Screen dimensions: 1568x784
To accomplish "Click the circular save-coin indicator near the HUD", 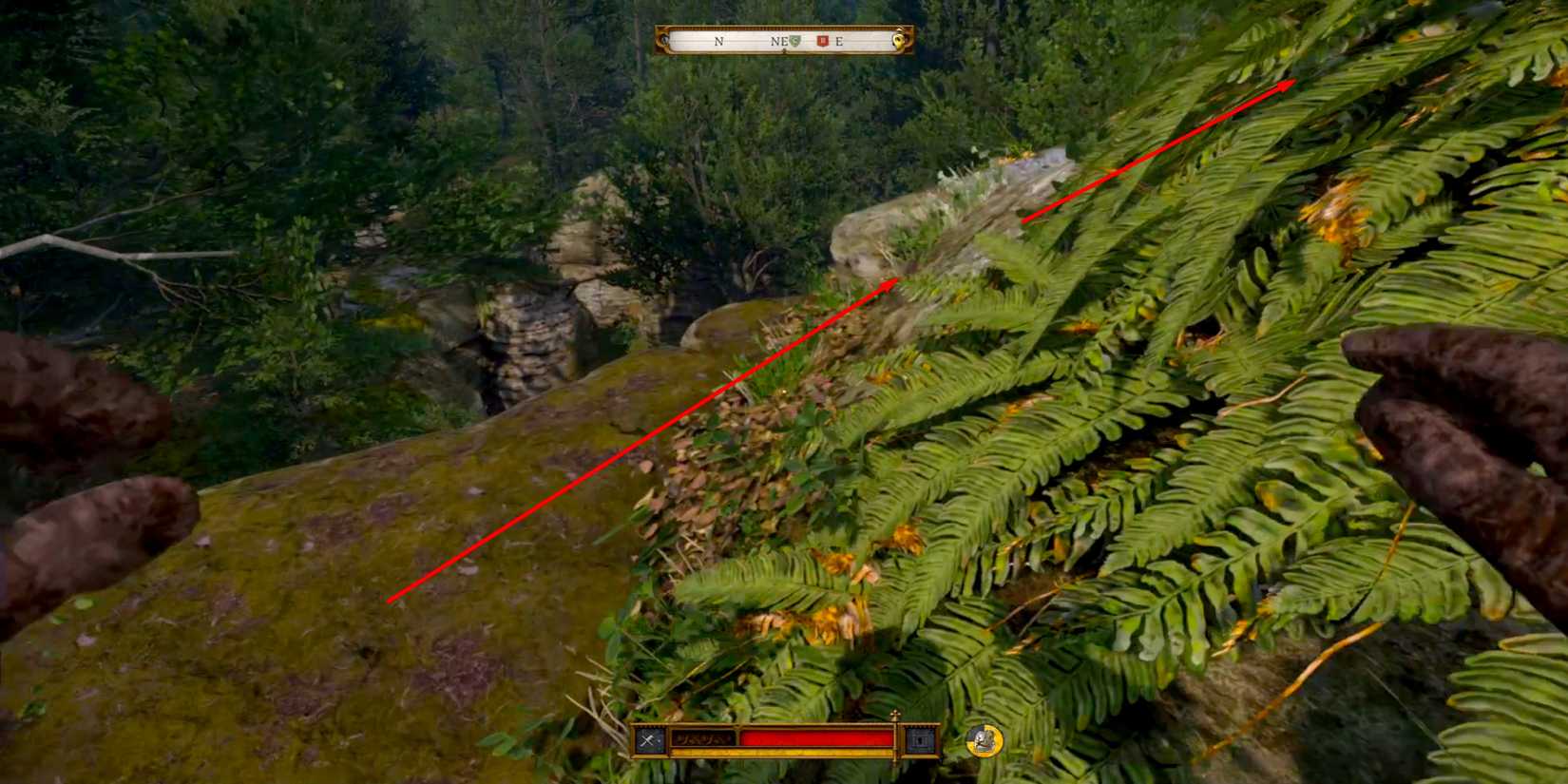I will [983, 742].
